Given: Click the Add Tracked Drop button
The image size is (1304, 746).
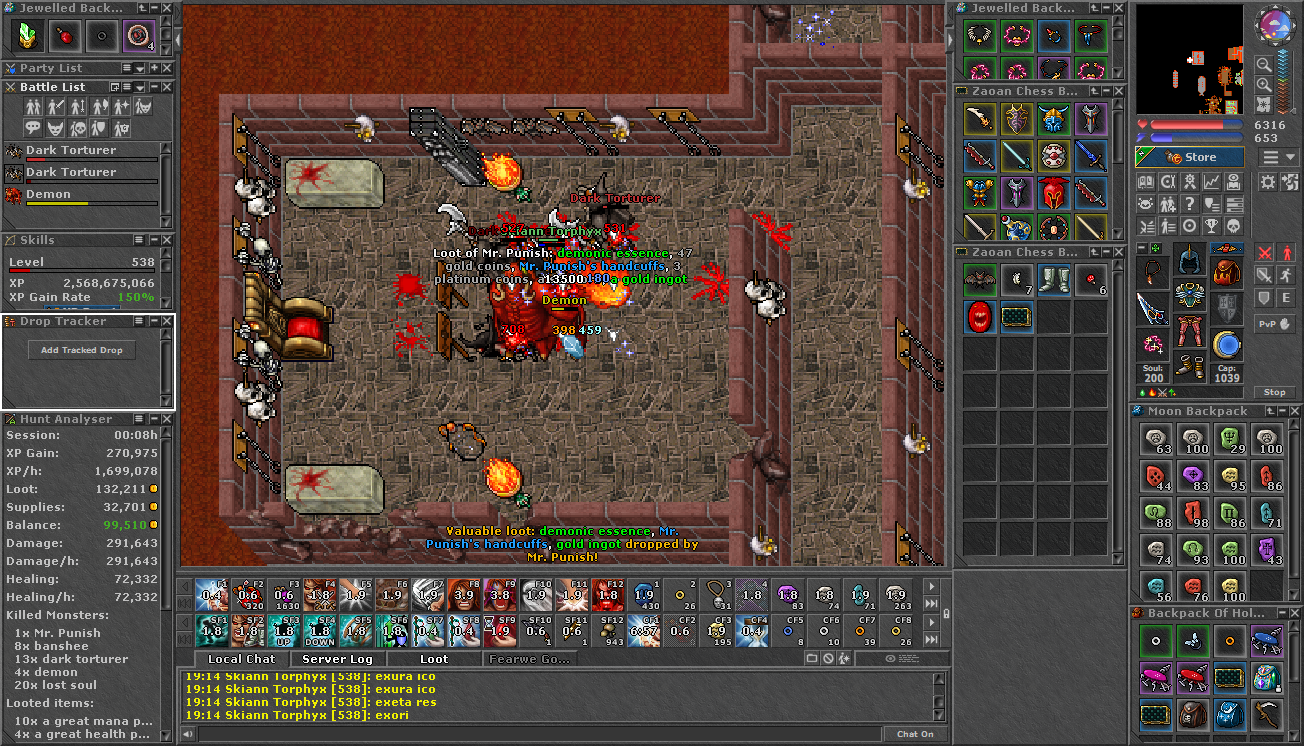Looking at the screenshot, I should point(82,350).
